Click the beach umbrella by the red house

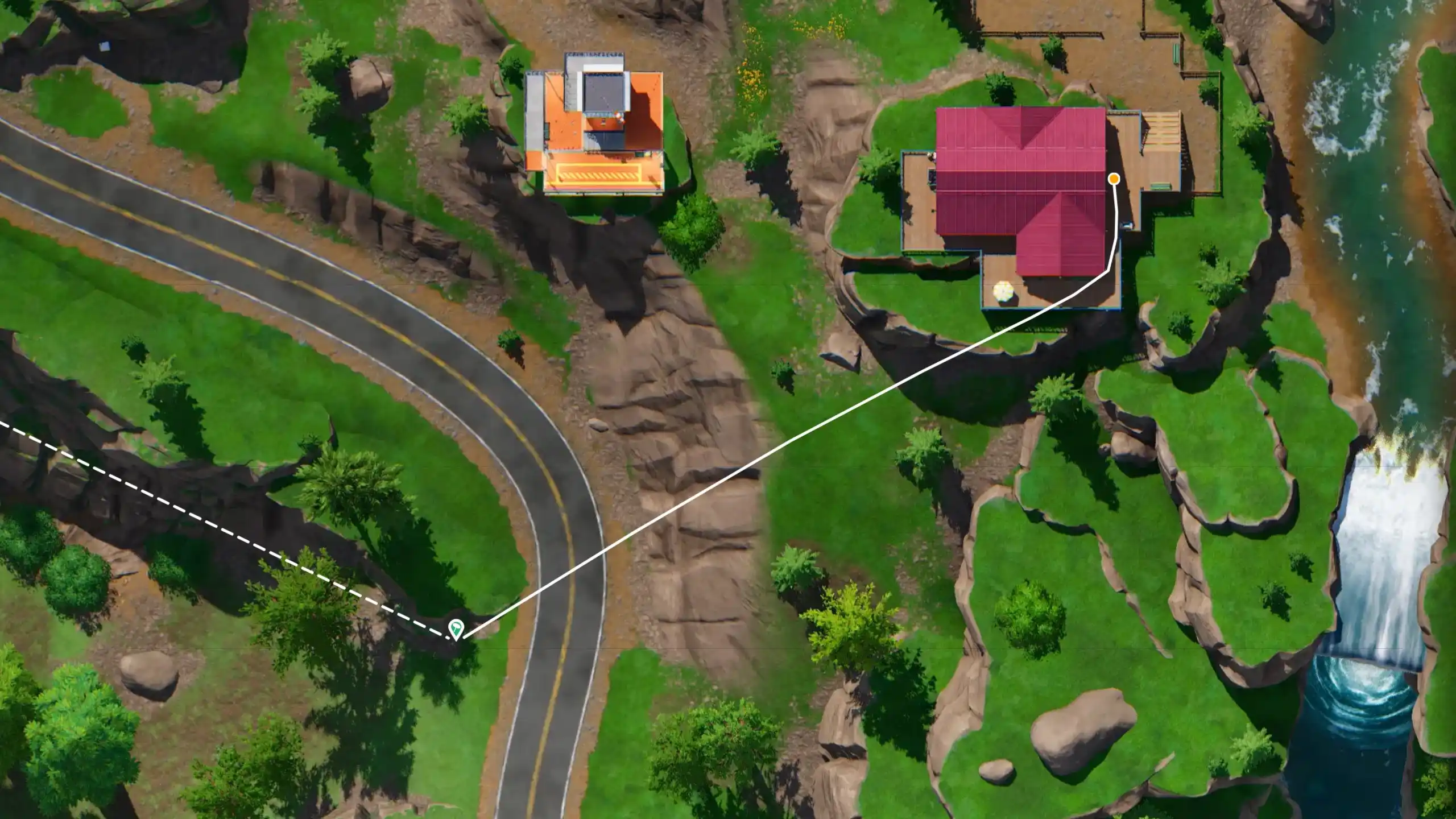pyautogui.click(x=1003, y=292)
